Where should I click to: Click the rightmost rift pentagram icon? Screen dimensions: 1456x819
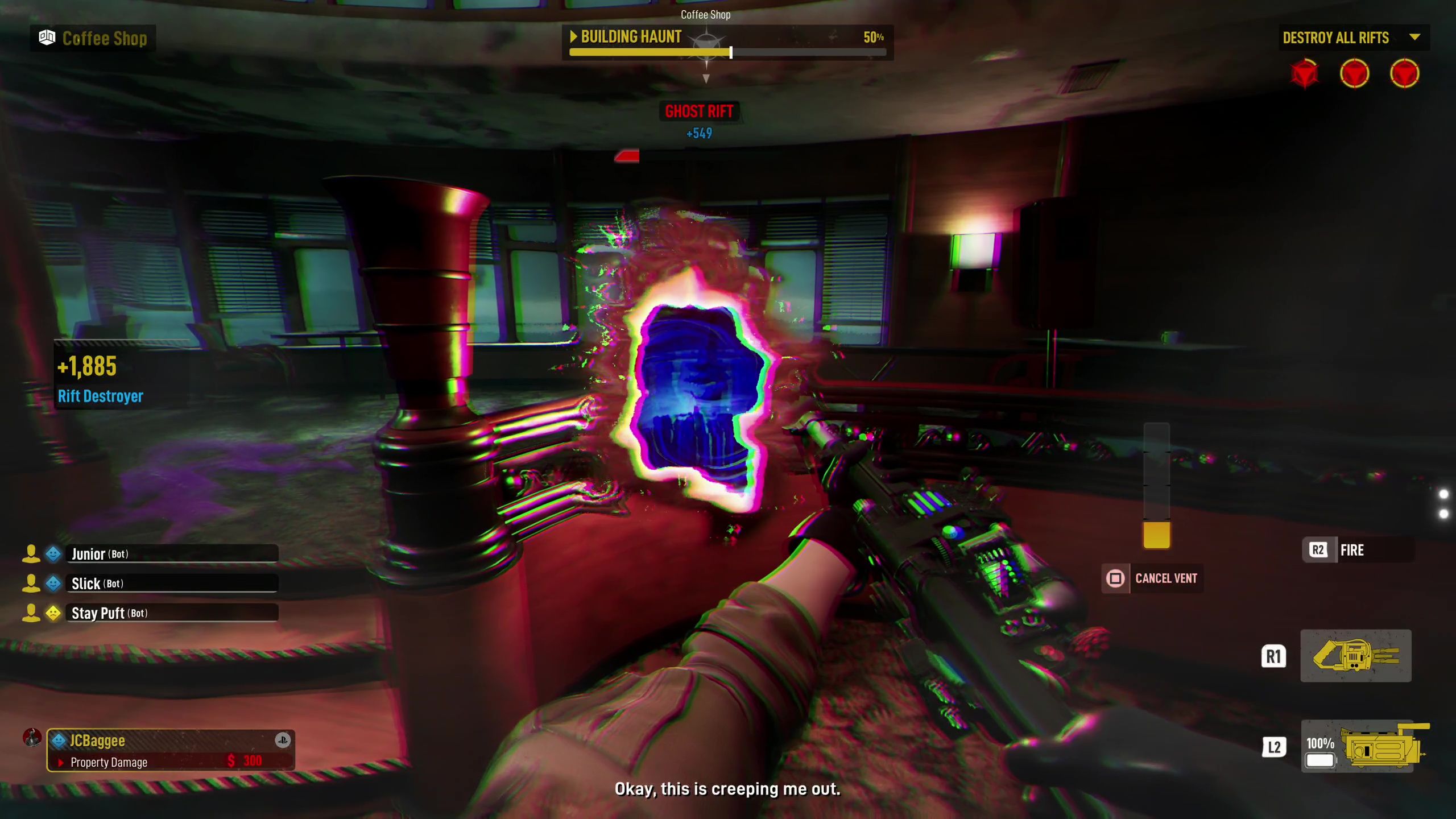coord(1404,73)
